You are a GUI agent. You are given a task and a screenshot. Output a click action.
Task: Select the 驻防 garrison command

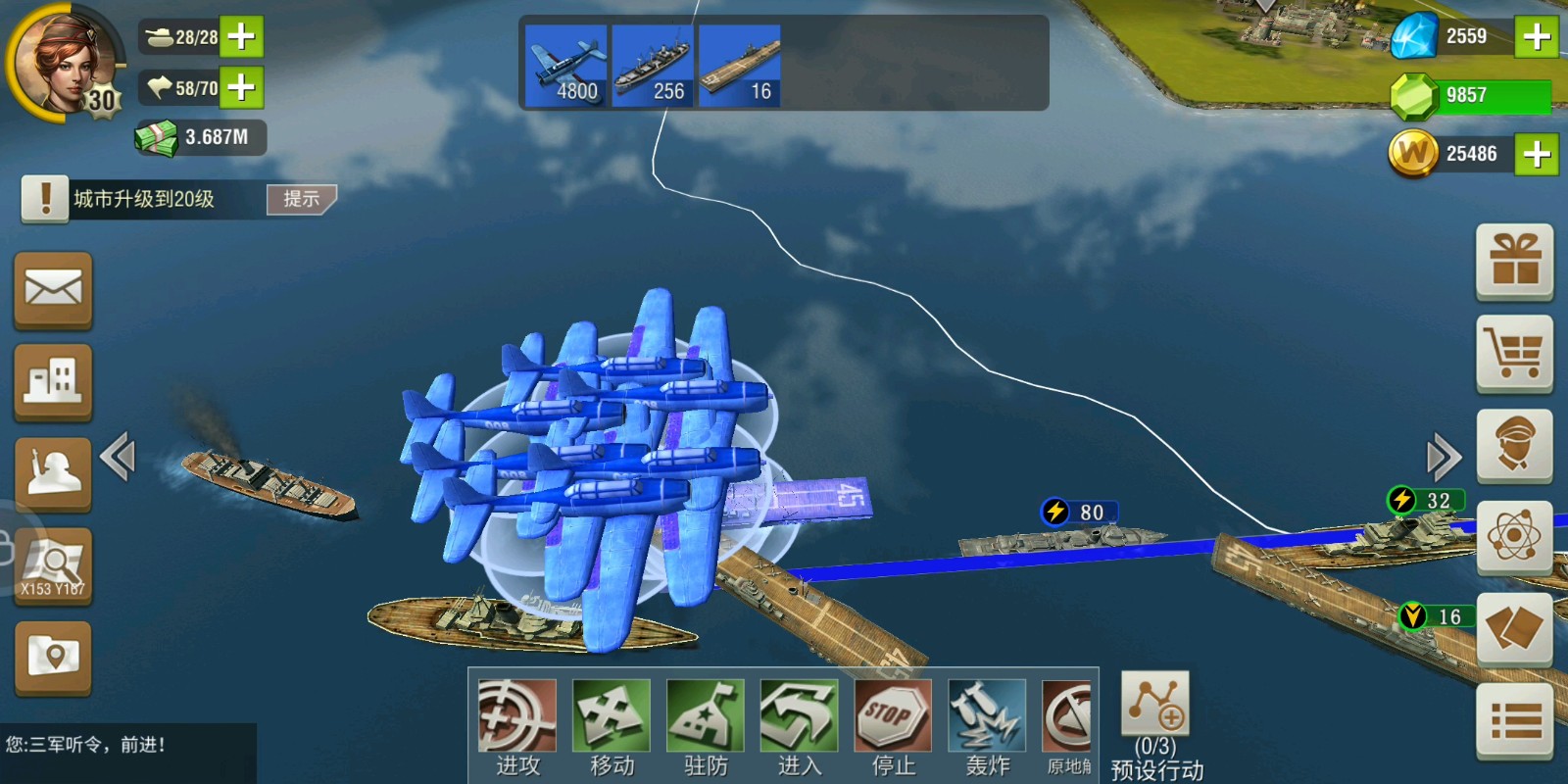[x=706, y=725]
